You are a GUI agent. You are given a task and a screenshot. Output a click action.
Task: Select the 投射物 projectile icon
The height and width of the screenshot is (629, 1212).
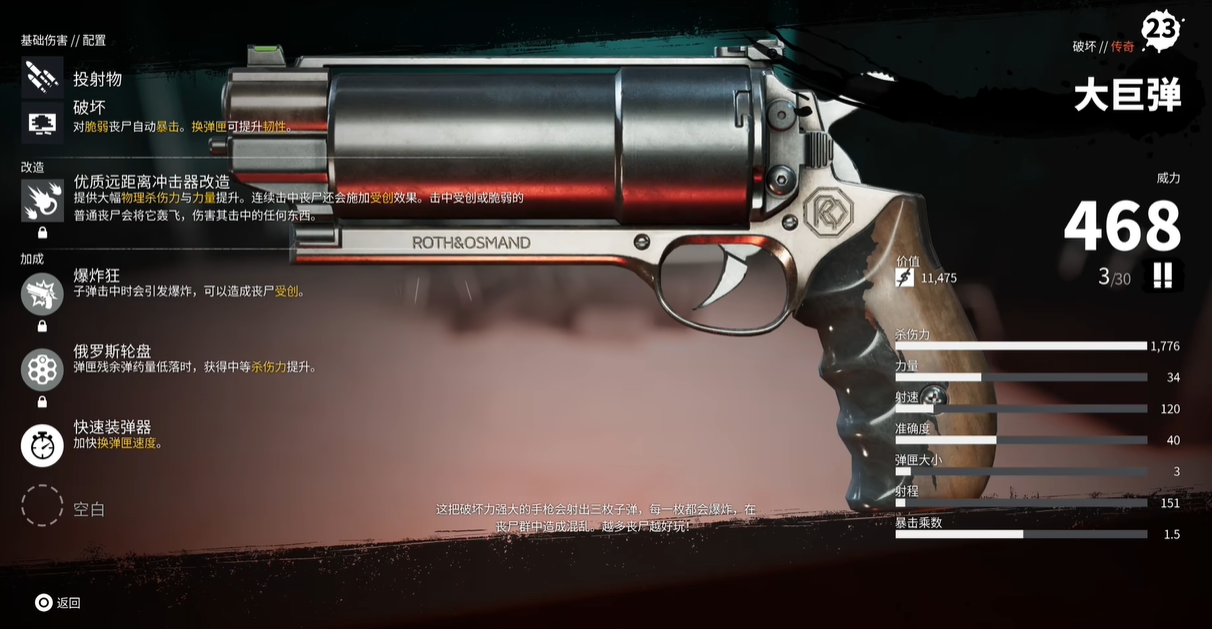[x=42, y=77]
